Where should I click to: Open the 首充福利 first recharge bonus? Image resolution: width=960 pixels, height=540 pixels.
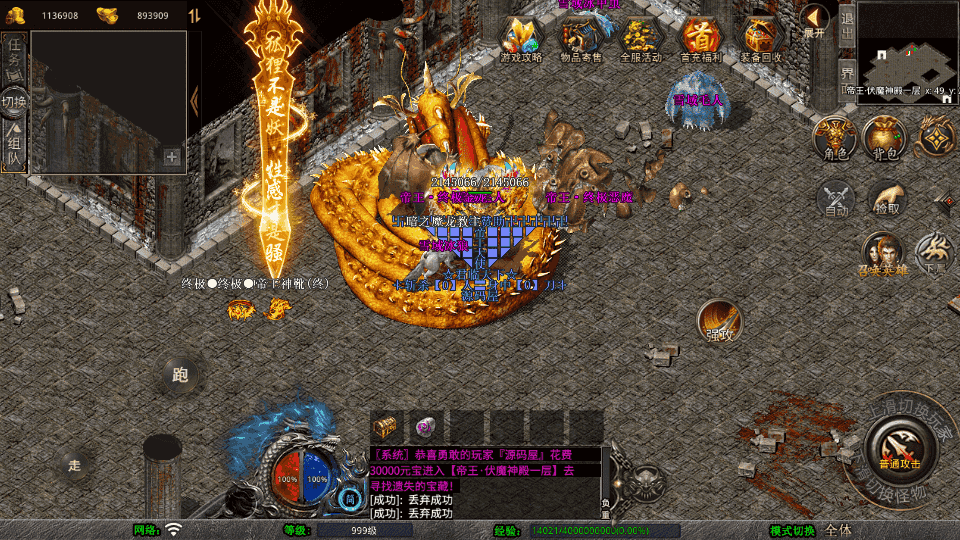click(701, 38)
